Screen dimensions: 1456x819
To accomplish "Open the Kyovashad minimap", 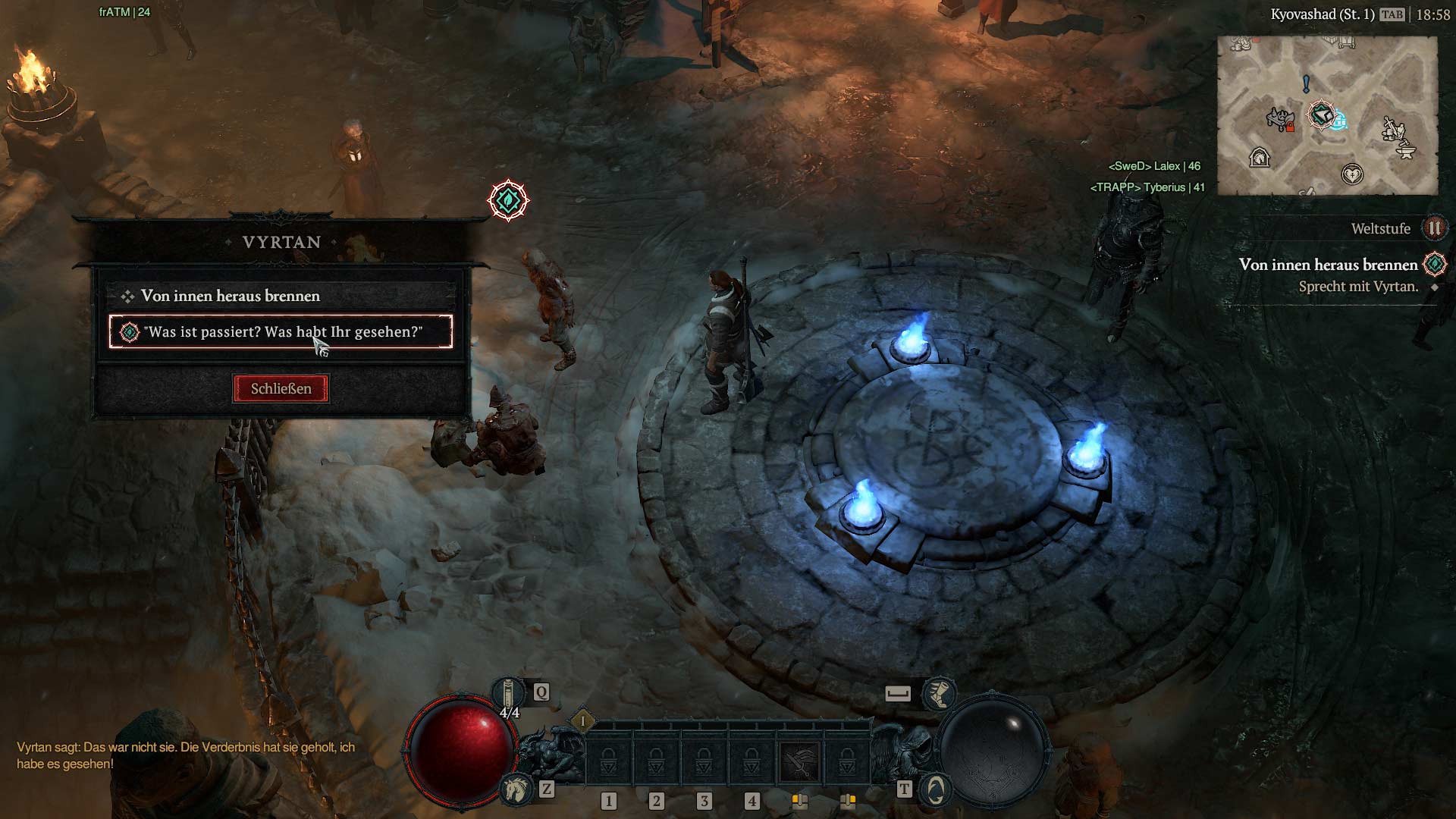I will pos(1327,115).
